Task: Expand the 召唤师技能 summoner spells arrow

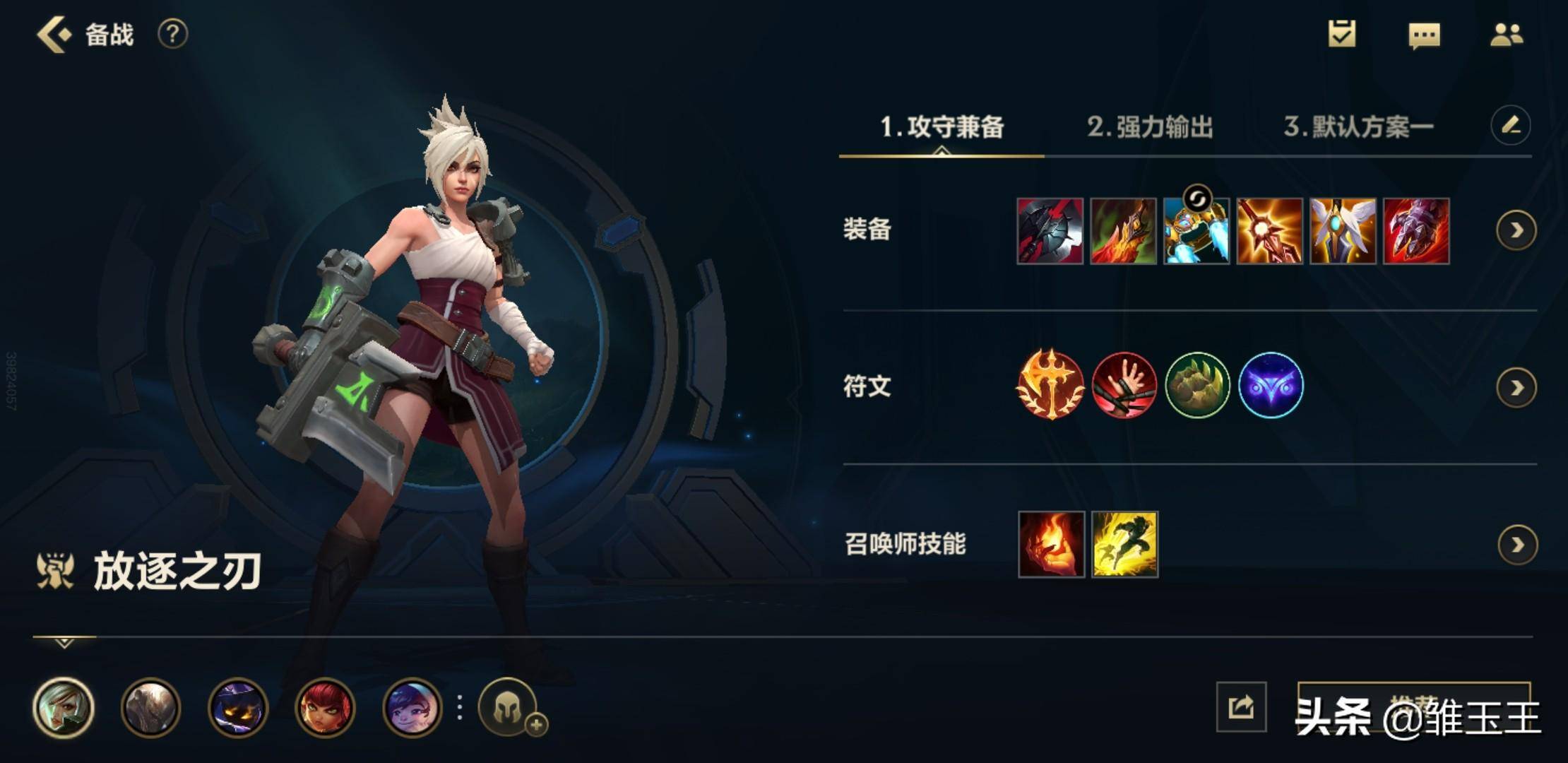Action: click(1517, 545)
